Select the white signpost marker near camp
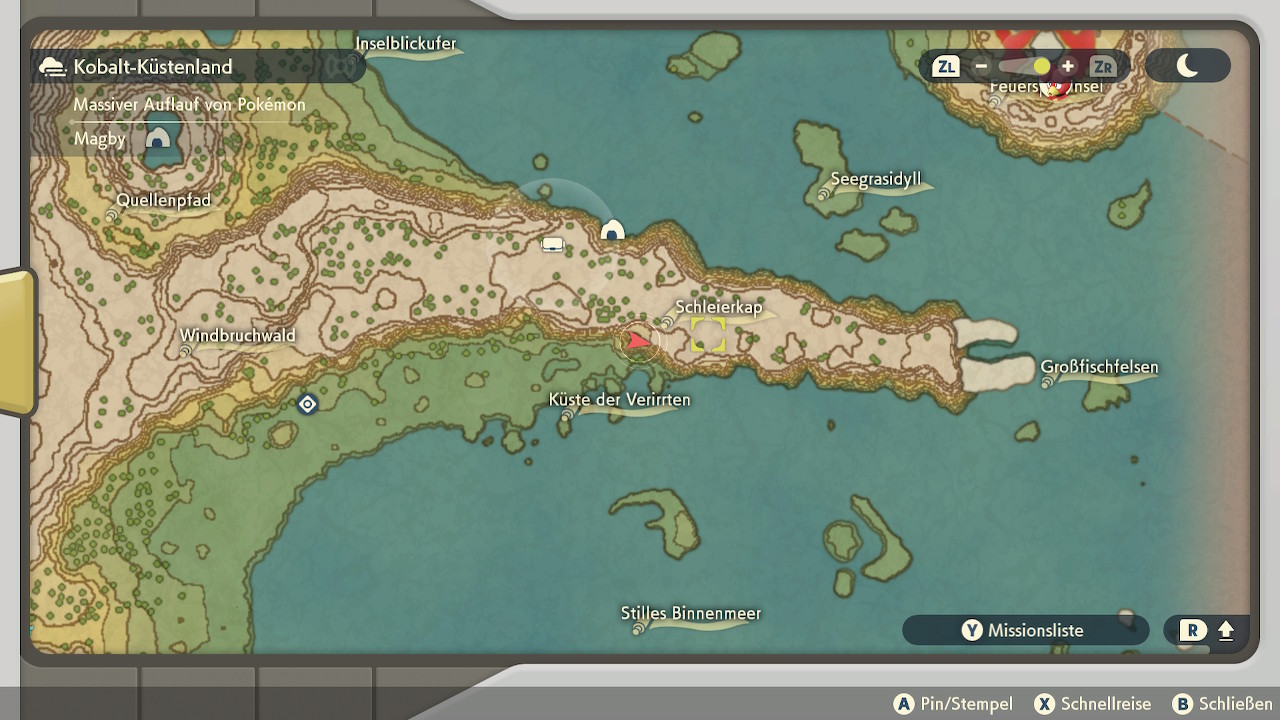1280x720 pixels. pos(553,244)
